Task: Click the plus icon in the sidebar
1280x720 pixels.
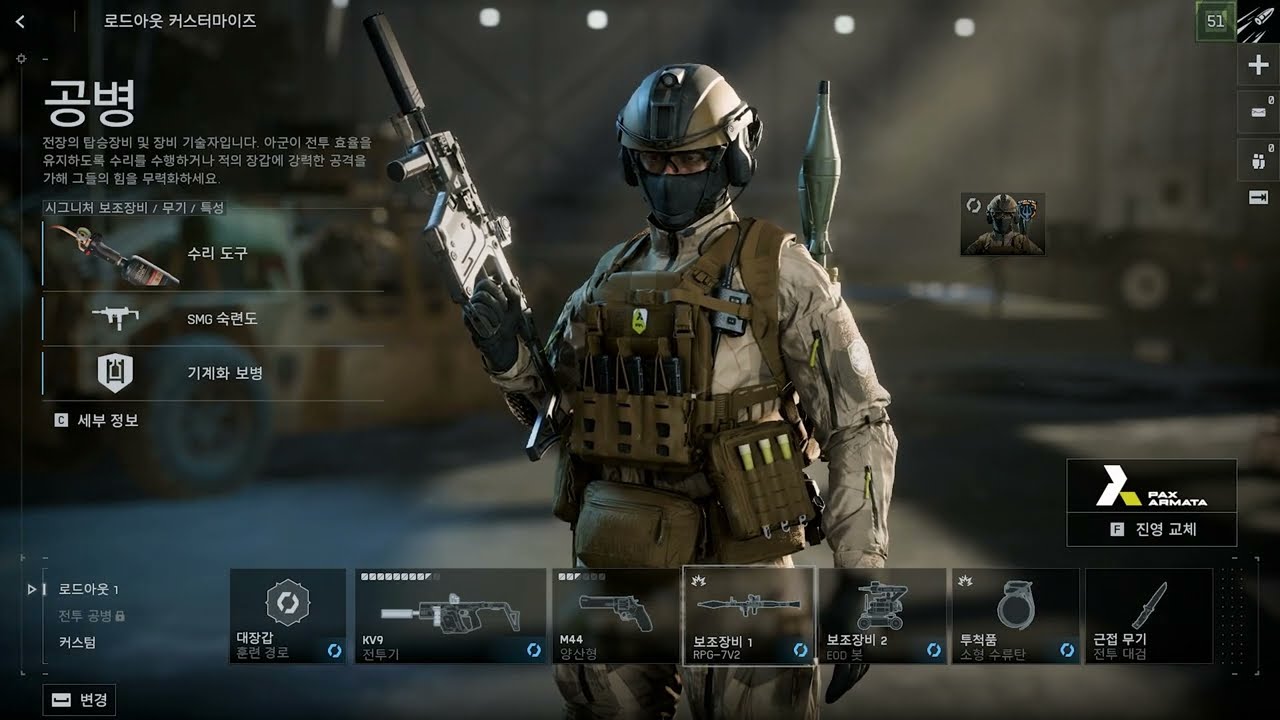Action: tap(1258, 66)
